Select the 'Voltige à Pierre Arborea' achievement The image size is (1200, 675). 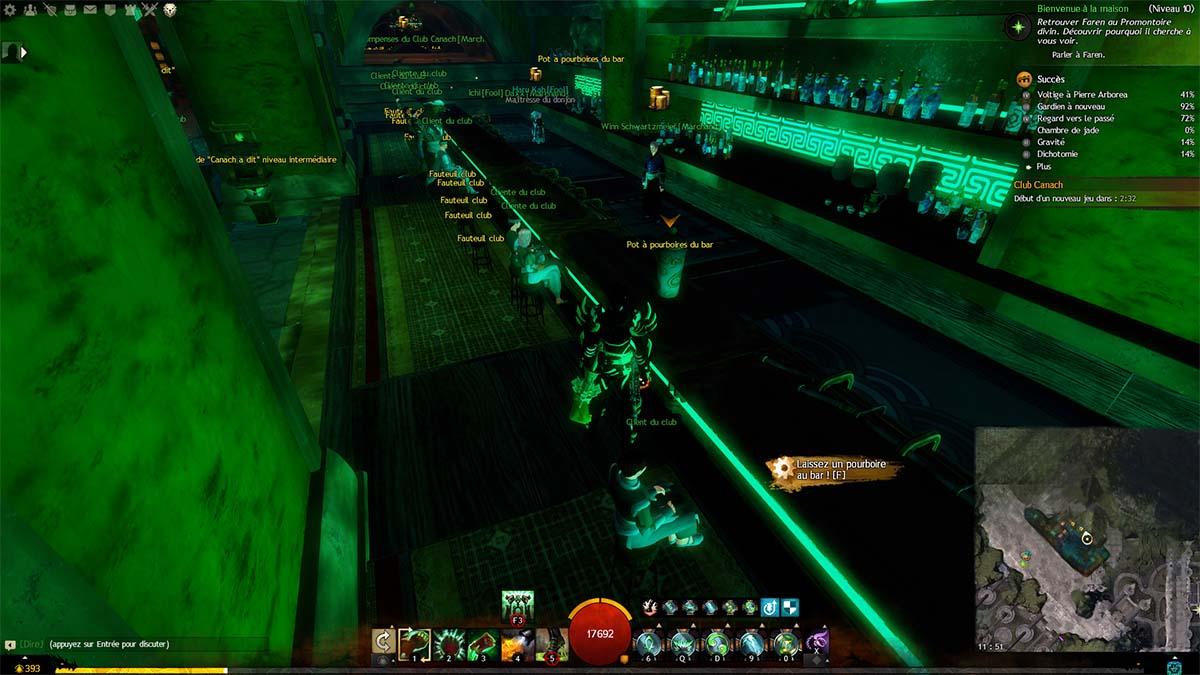[1082, 95]
